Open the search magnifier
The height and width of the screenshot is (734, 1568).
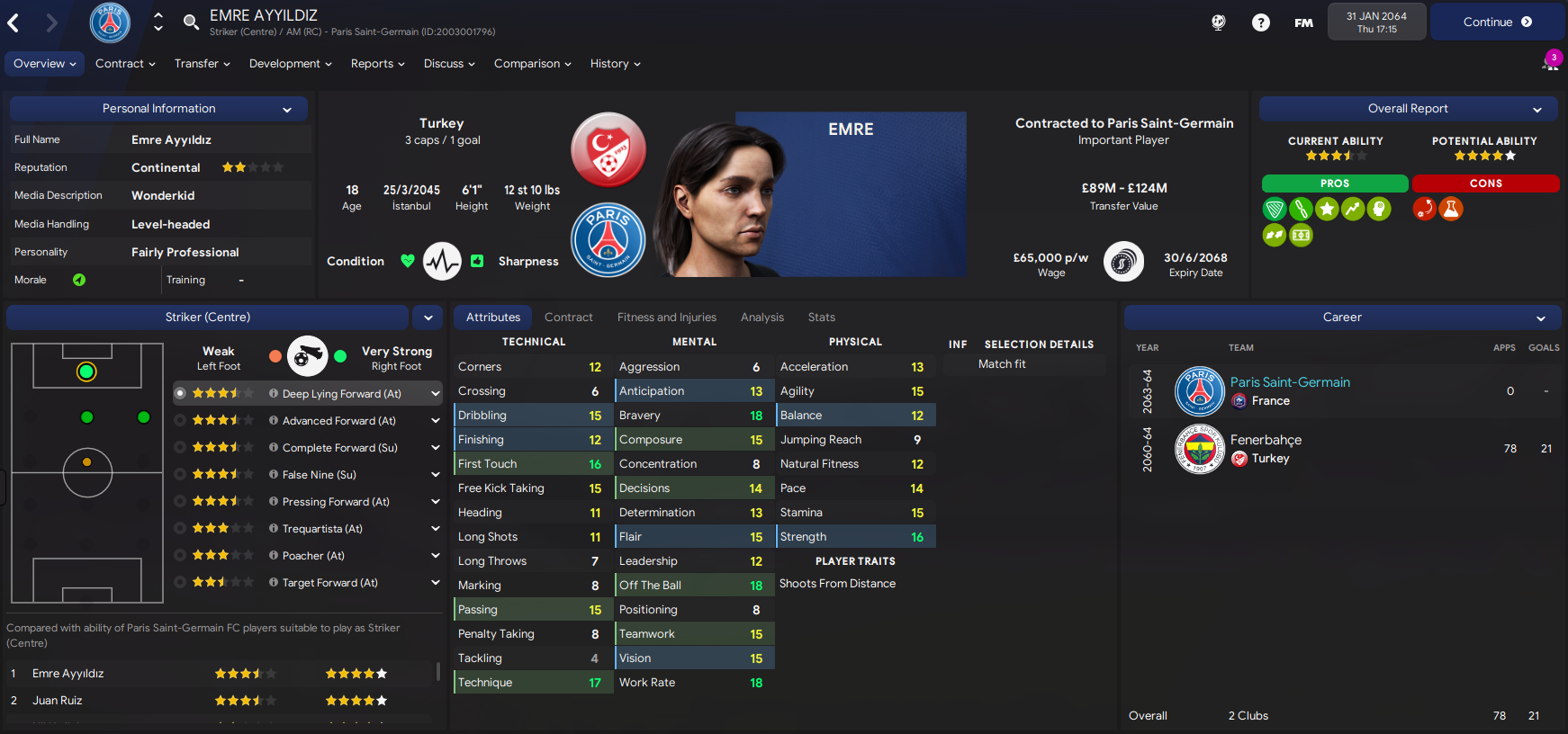[x=191, y=22]
